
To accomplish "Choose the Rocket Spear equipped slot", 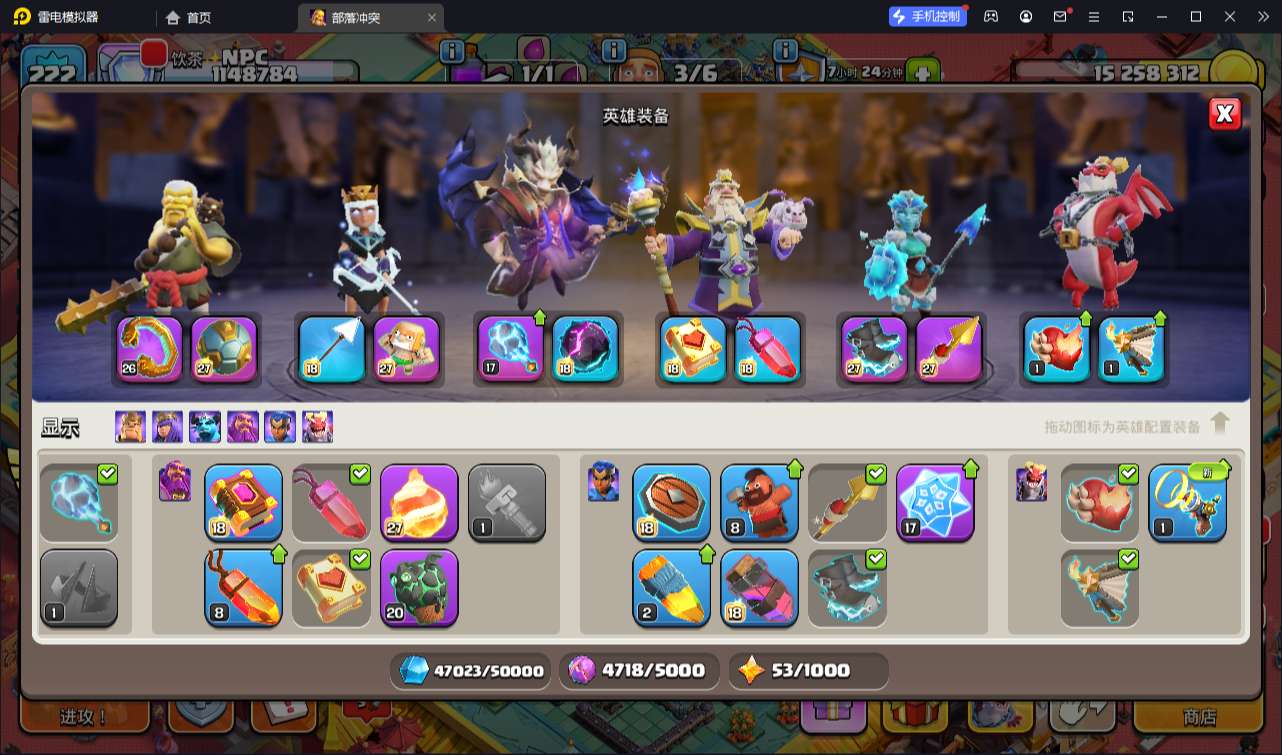I will tap(949, 350).
